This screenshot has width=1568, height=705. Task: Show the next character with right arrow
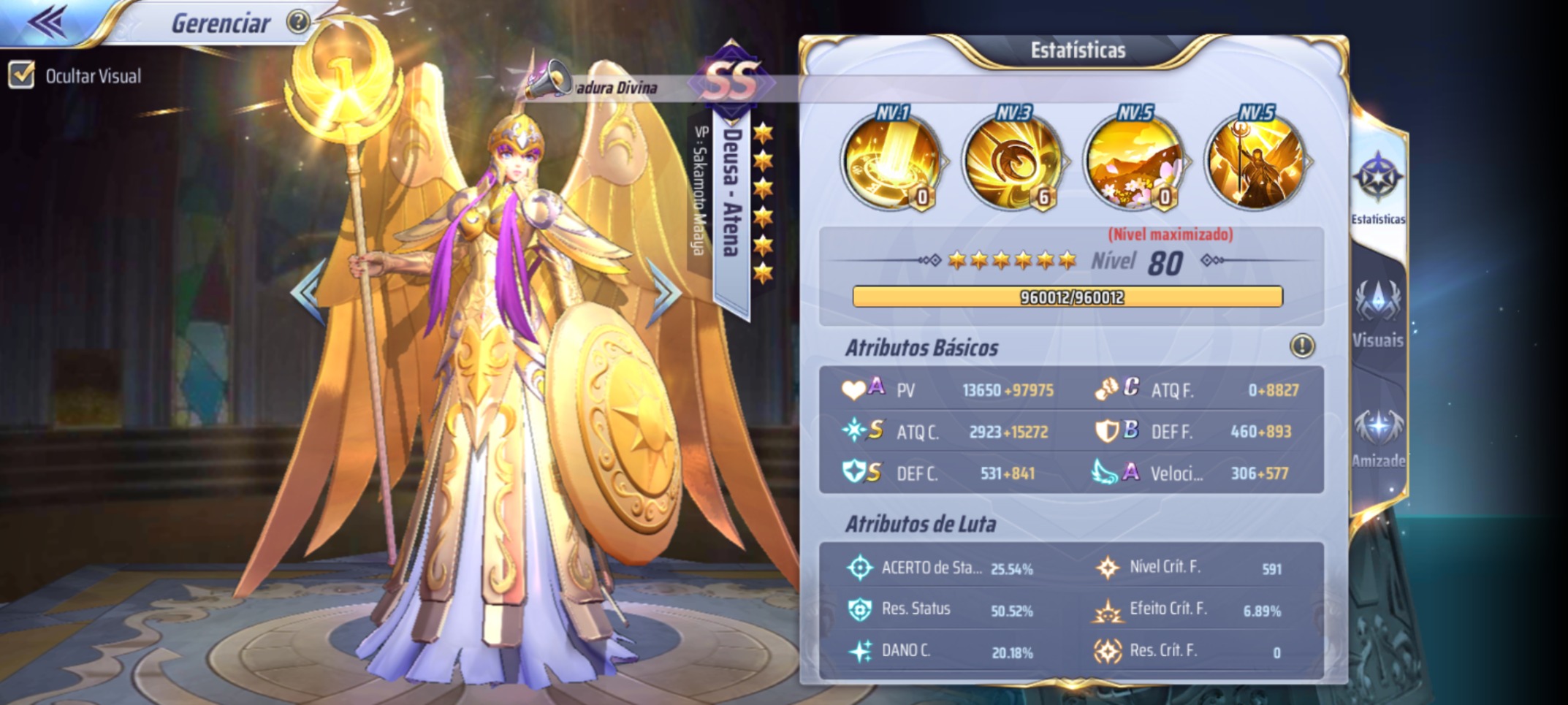coord(666,291)
